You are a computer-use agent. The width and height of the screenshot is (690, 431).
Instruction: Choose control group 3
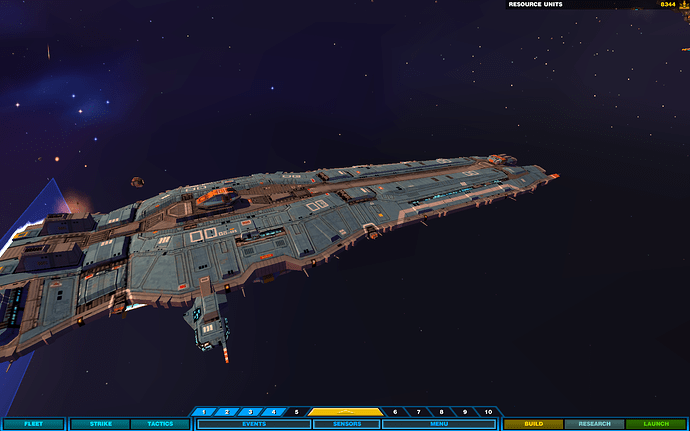tap(250, 412)
